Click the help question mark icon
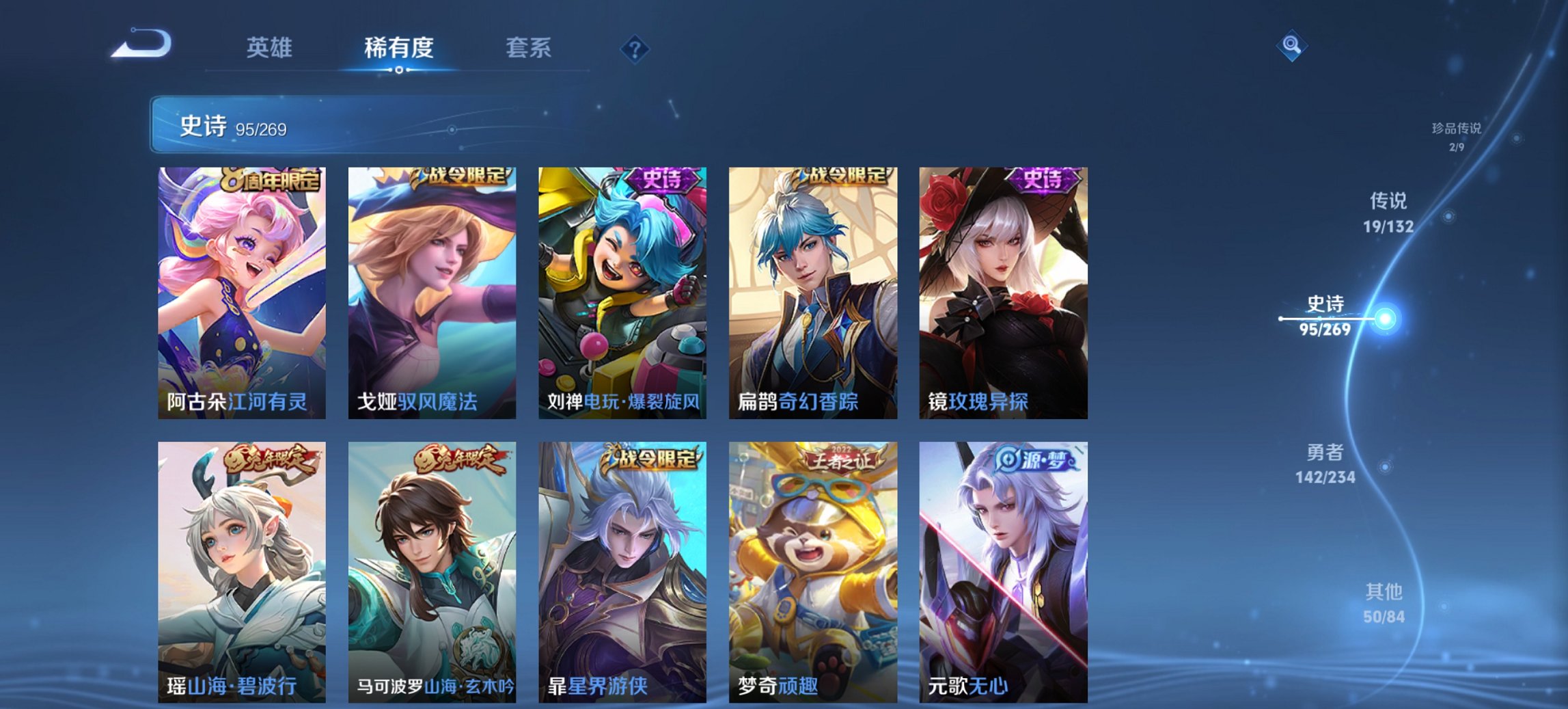1568x709 pixels. [635, 48]
